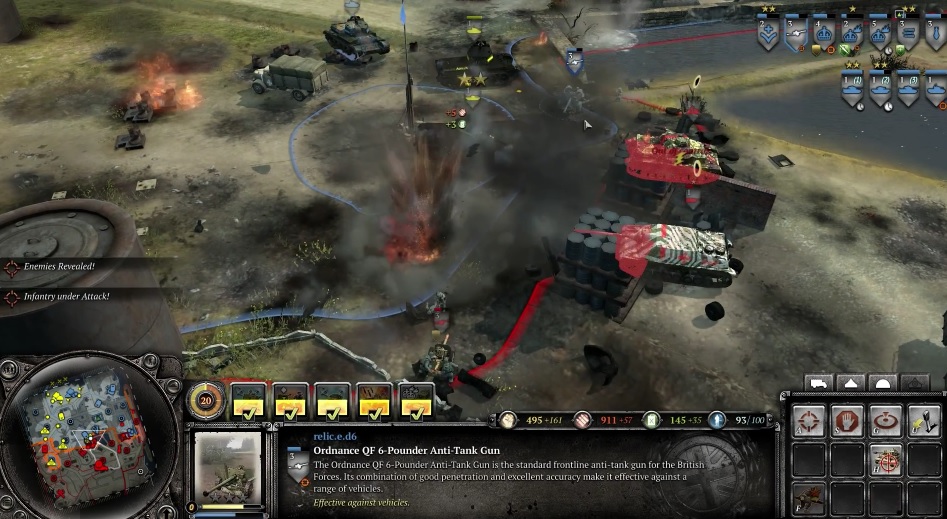Image resolution: width=947 pixels, height=519 pixels.
Task: Select the tank shield labeled (3)
Action: pos(909,89)
